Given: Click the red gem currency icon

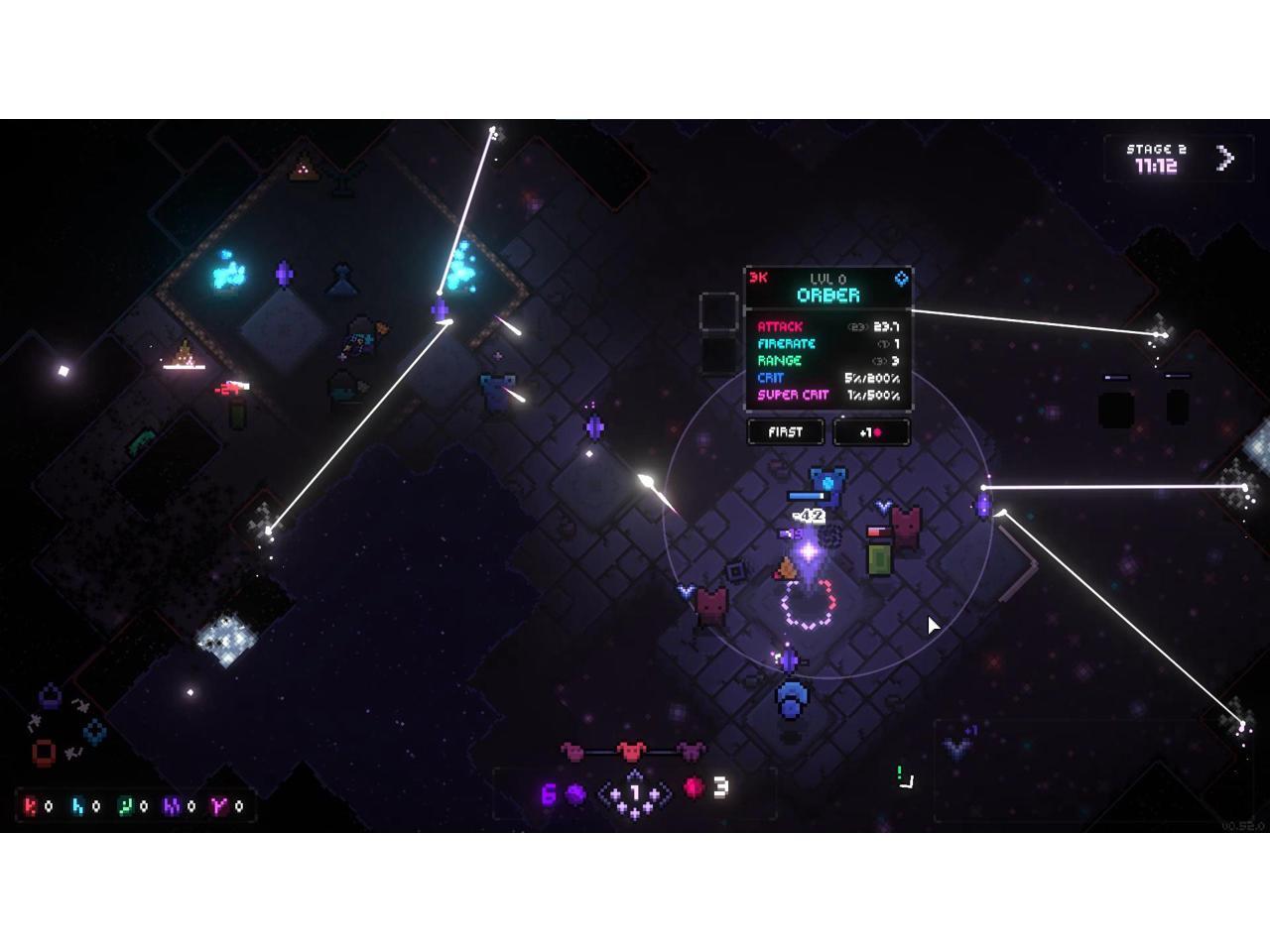Looking at the screenshot, I should coord(694,788).
